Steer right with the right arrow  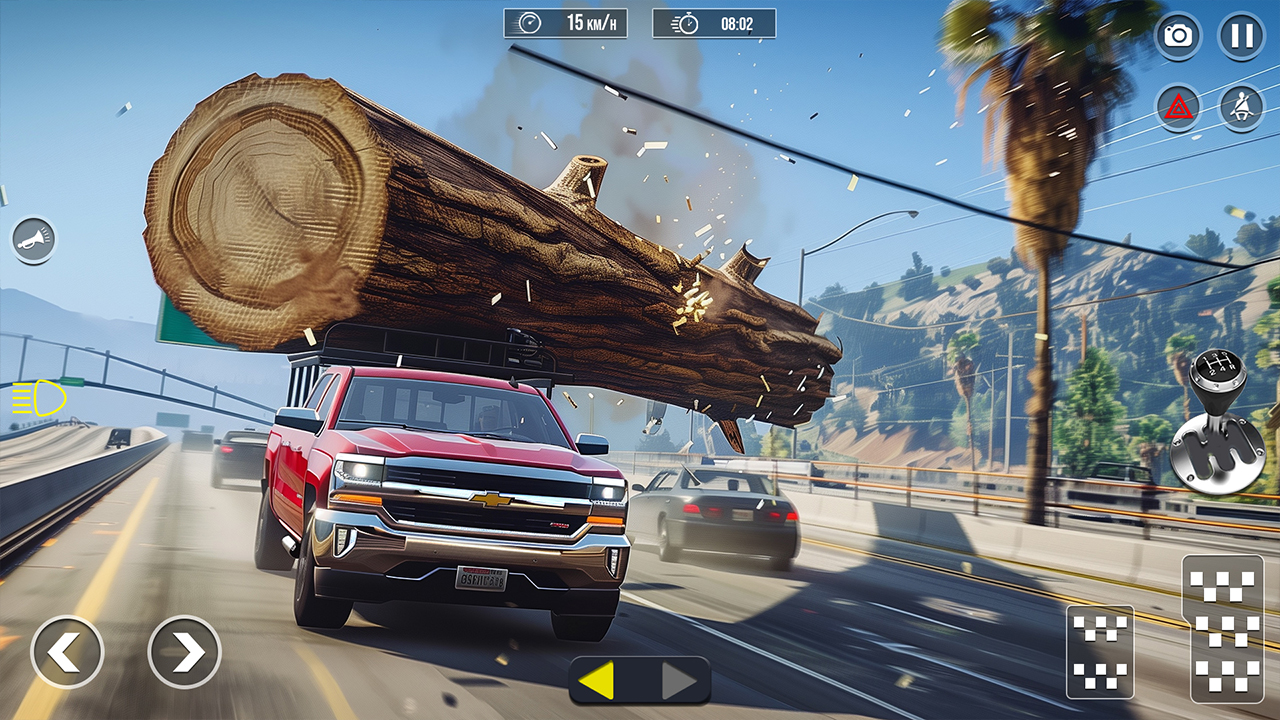(184, 652)
